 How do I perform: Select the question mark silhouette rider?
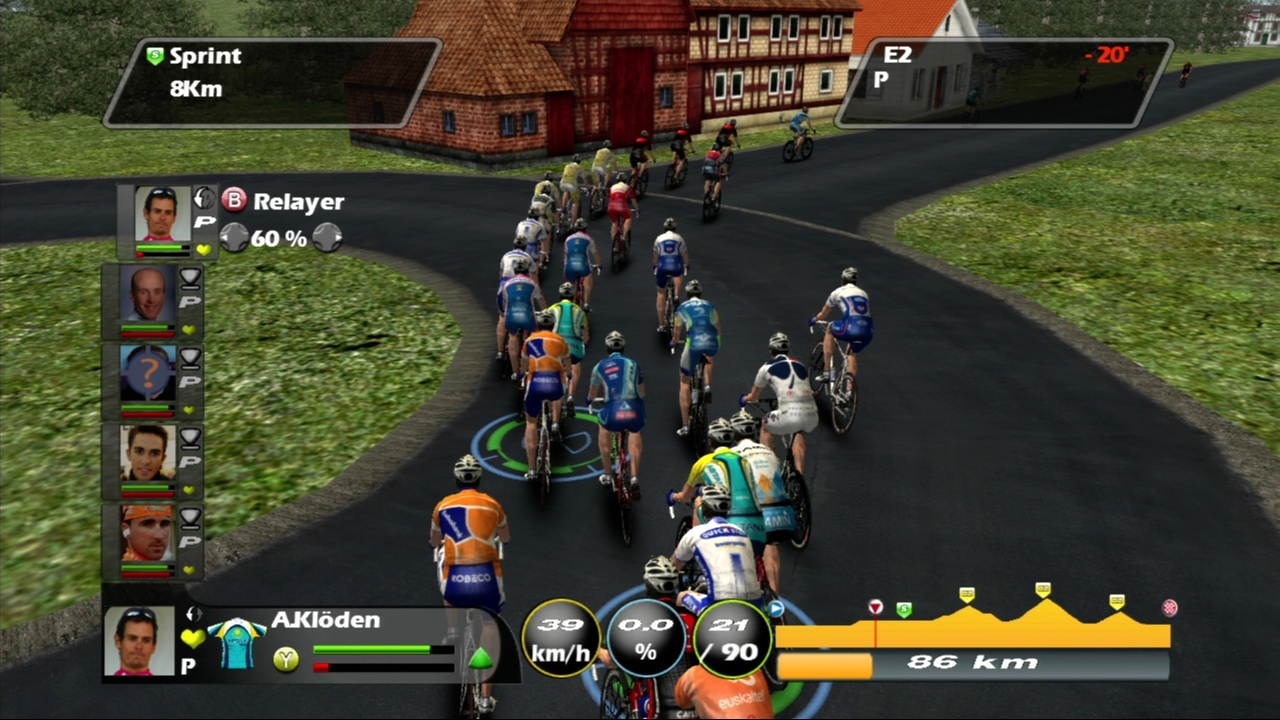(x=148, y=373)
